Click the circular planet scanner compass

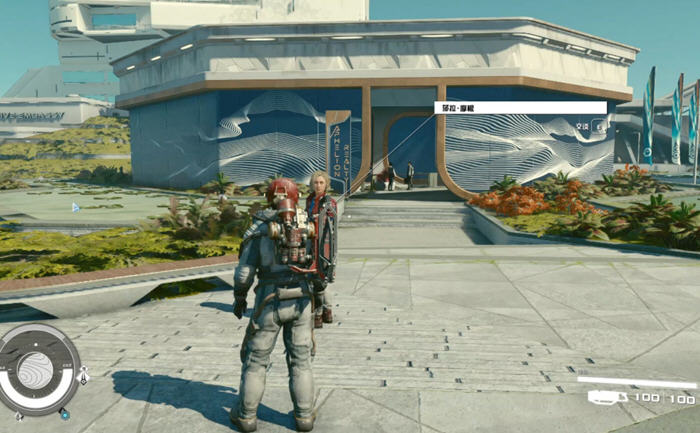(x=38, y=369)
